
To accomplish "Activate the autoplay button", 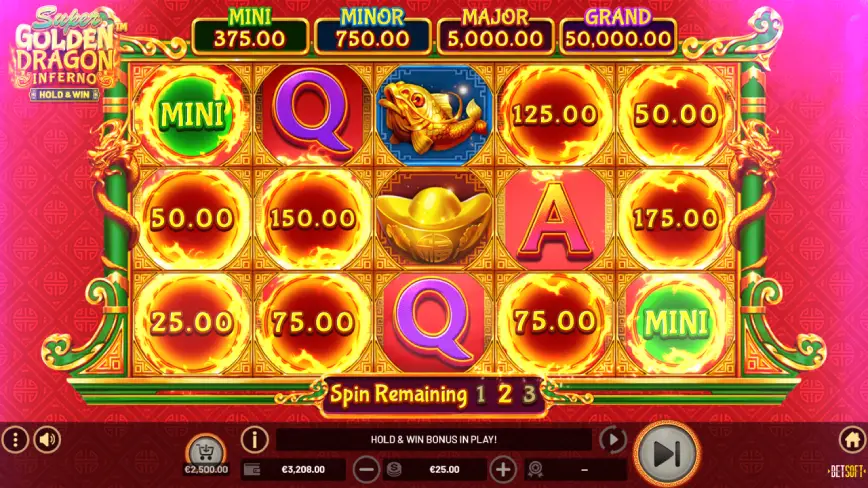I will coord(611,440).
